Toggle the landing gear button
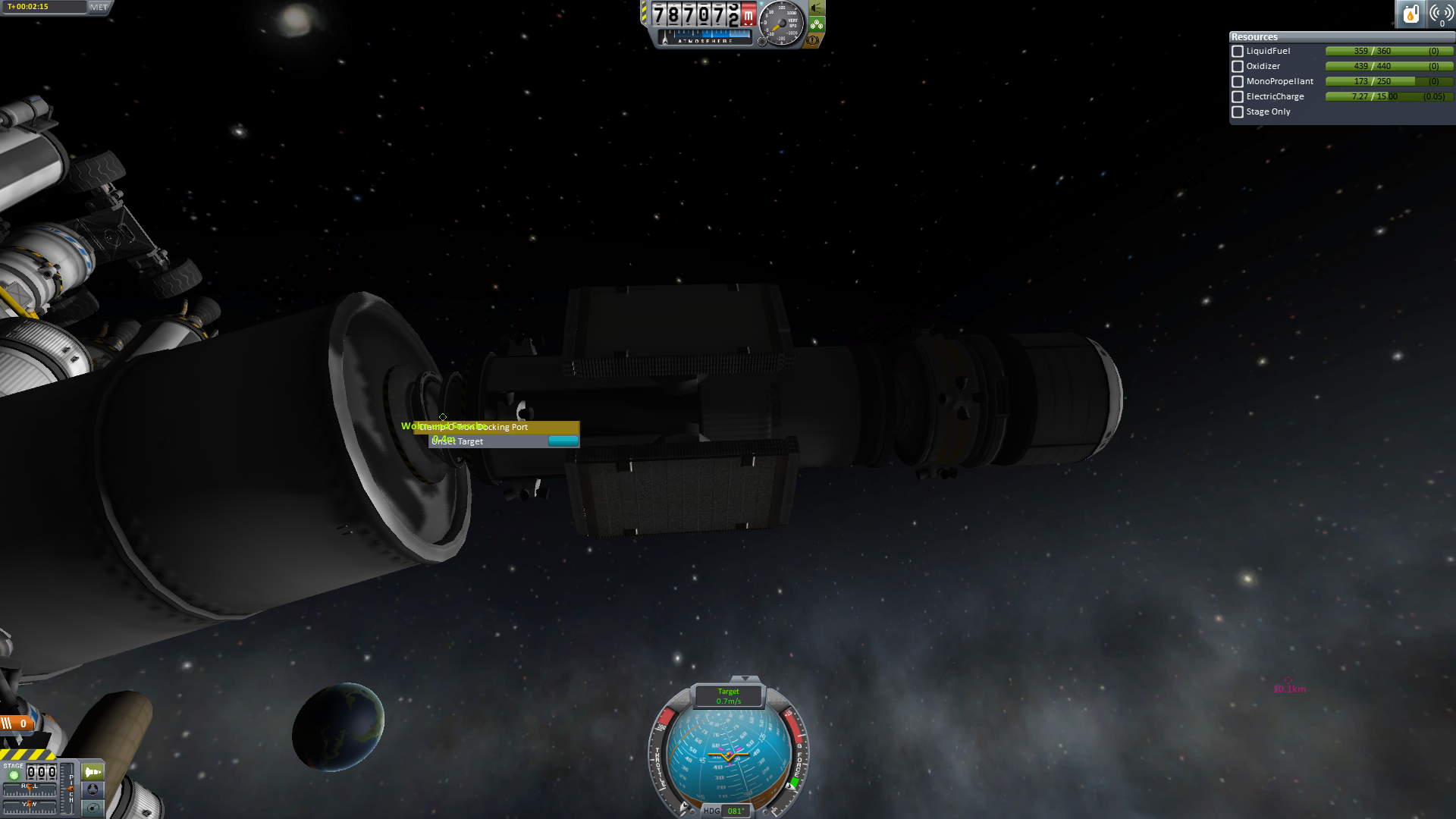This screenshot has height=819, width=1456. tap(817, 24)
